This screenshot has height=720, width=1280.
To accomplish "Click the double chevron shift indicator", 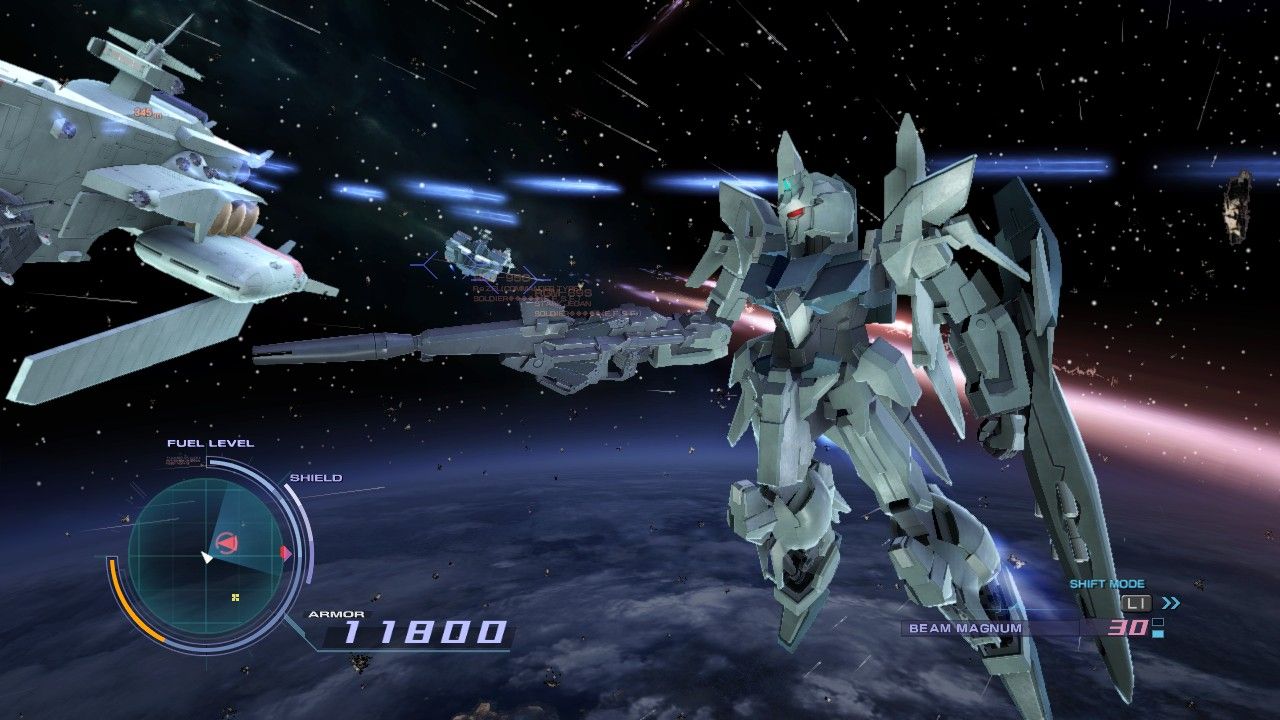I will pos(1171,603).
